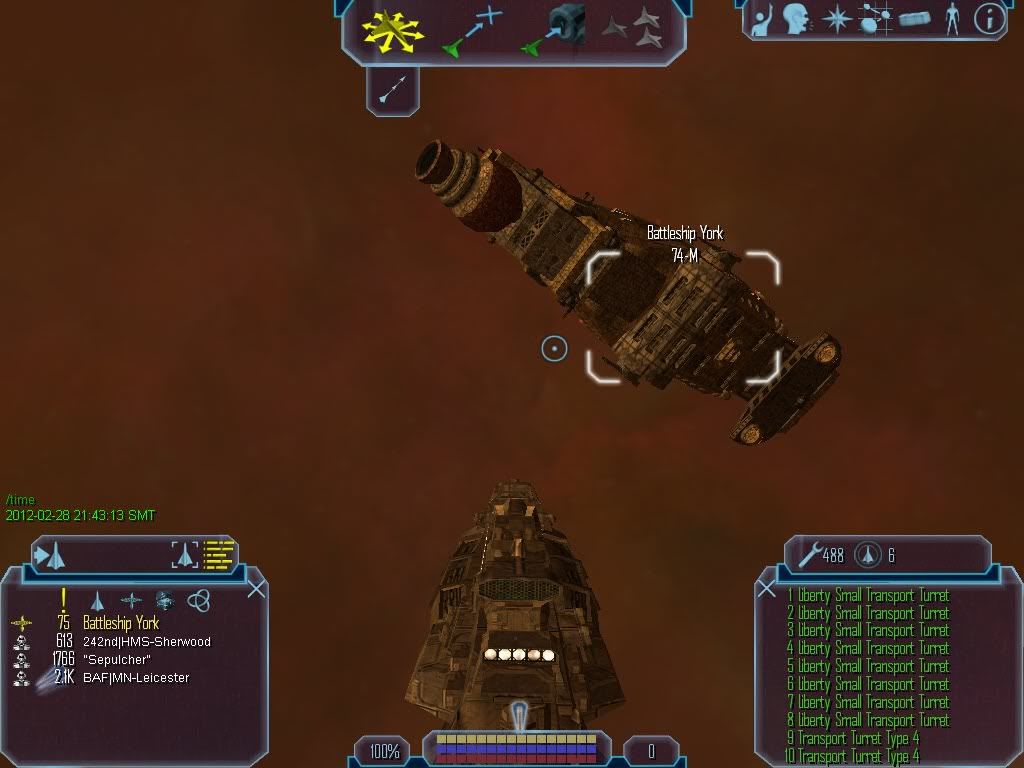The image size is (1024, 768).
Task: Select 242nd|HMS-Sherwood in the contact list
Action: click(147, 642)
